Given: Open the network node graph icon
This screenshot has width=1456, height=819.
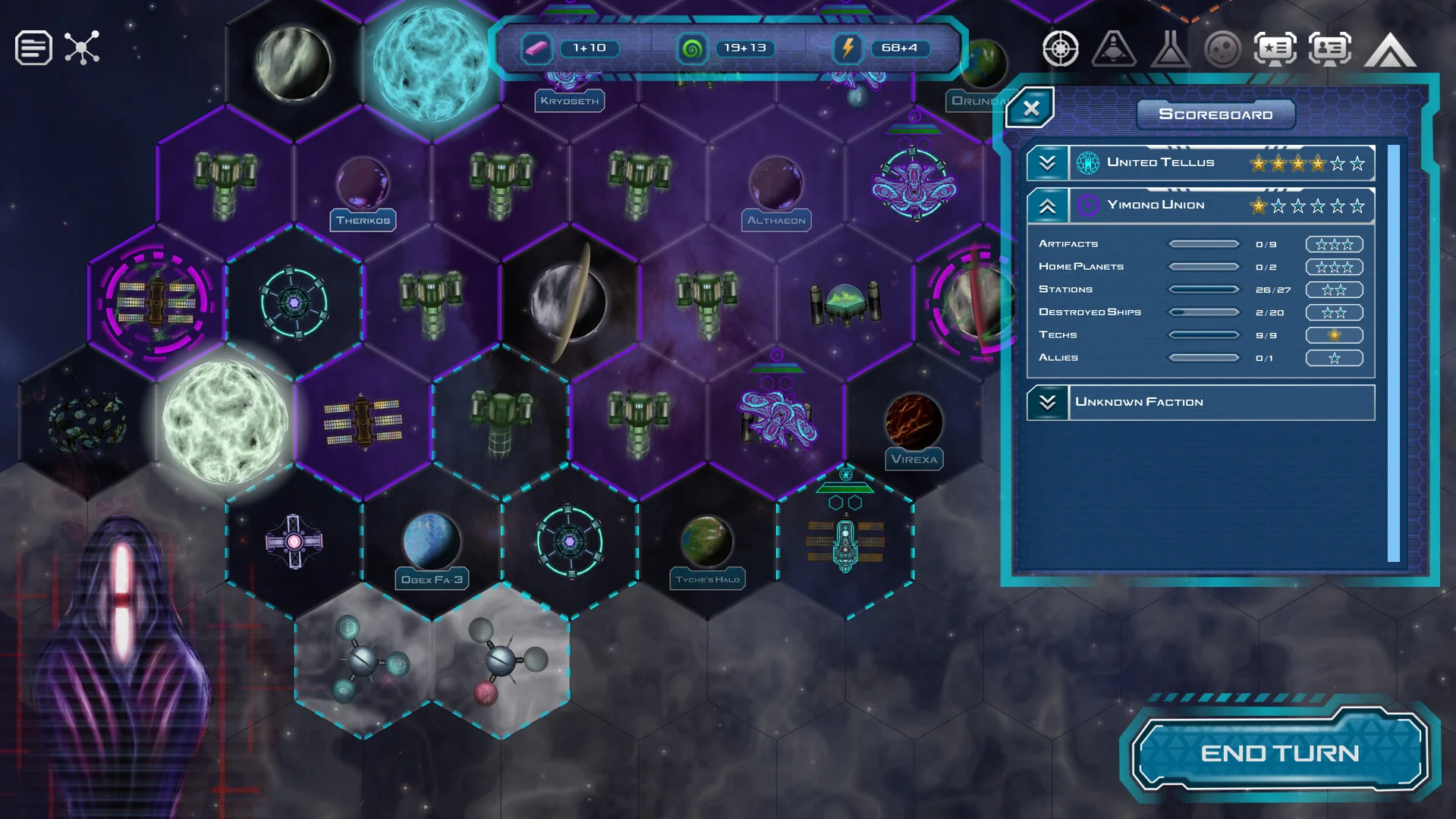Looking at the screenshot, I should [82, 48].
